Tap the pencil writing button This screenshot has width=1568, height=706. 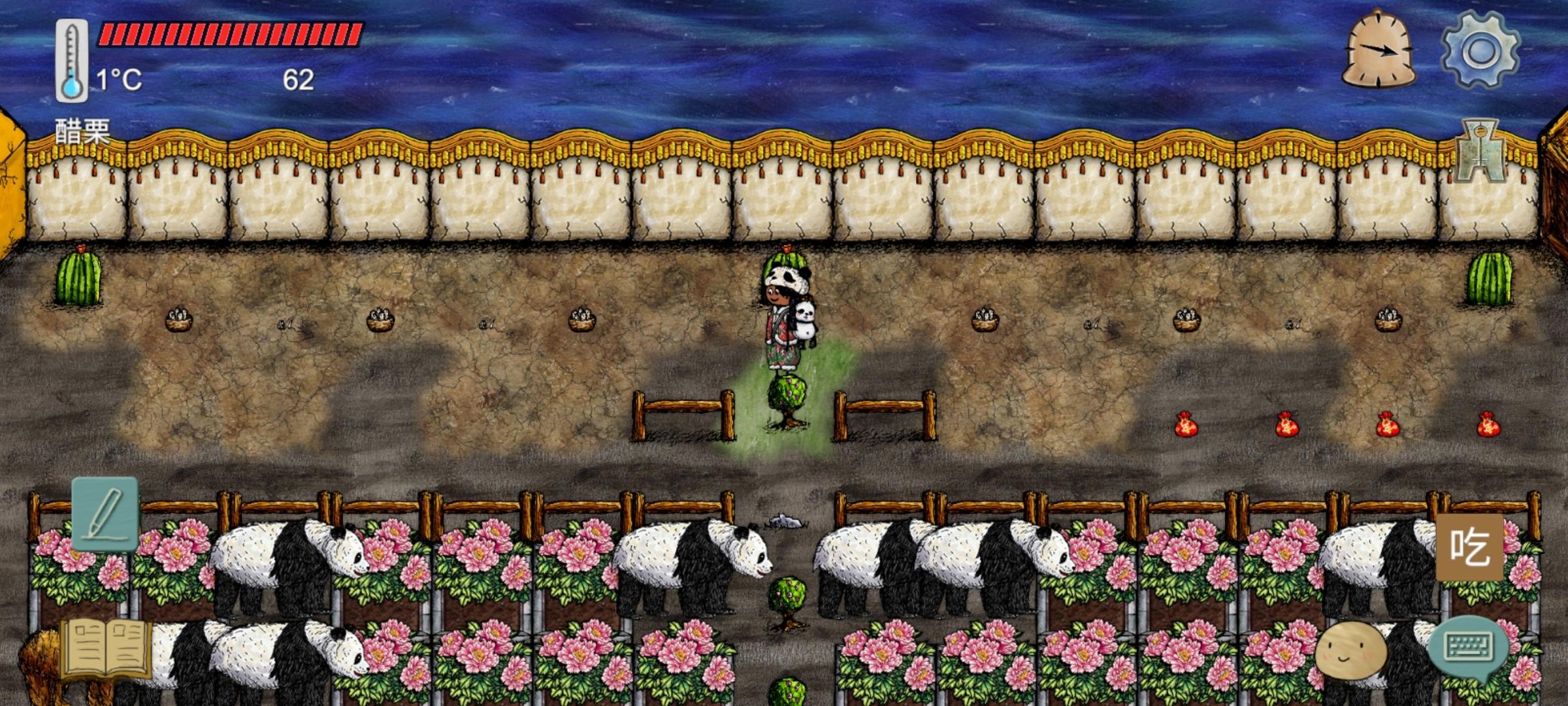[105, 514]
